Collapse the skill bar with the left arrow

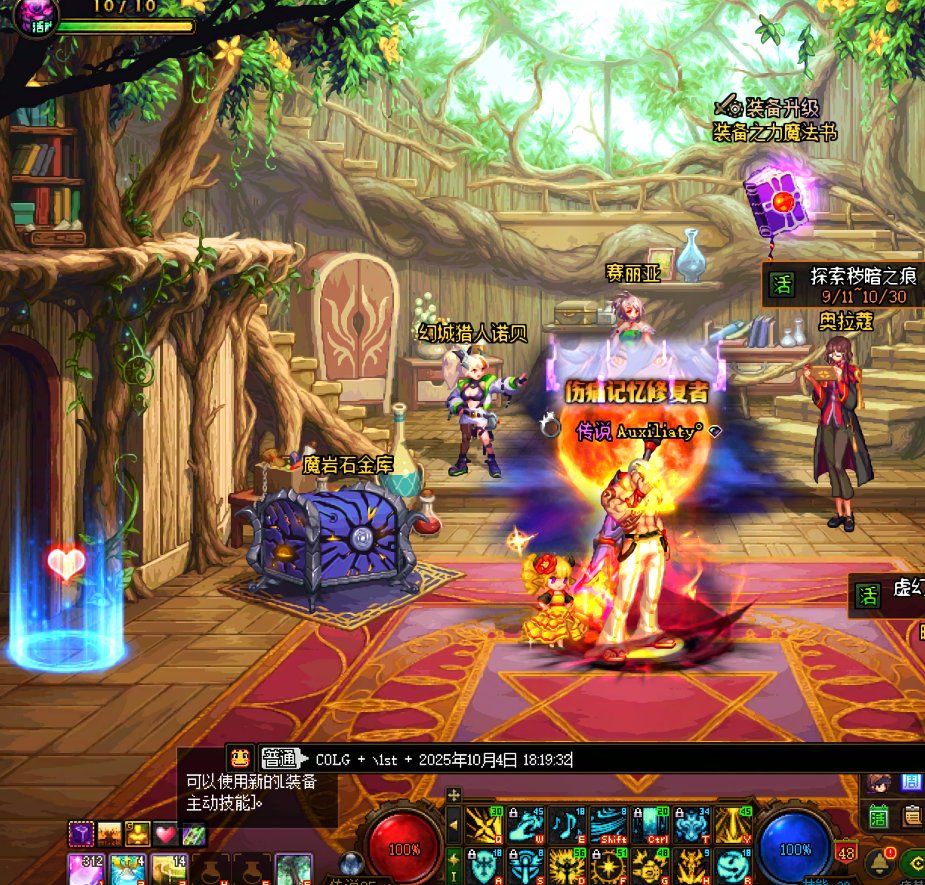tap(453, 825)
